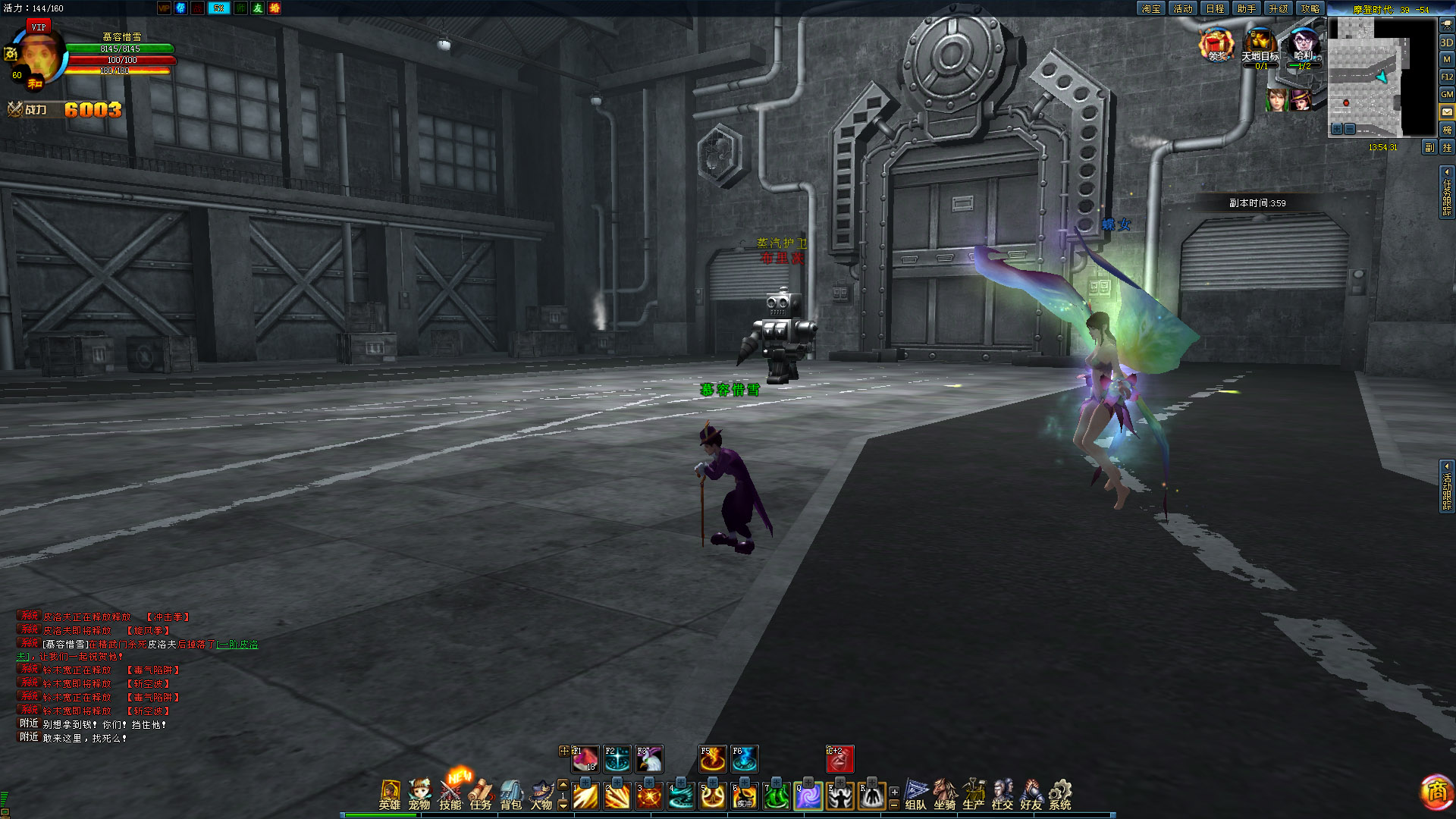Open the 任务 quest log
The image size is (1456, 819).
pos(481,794)
